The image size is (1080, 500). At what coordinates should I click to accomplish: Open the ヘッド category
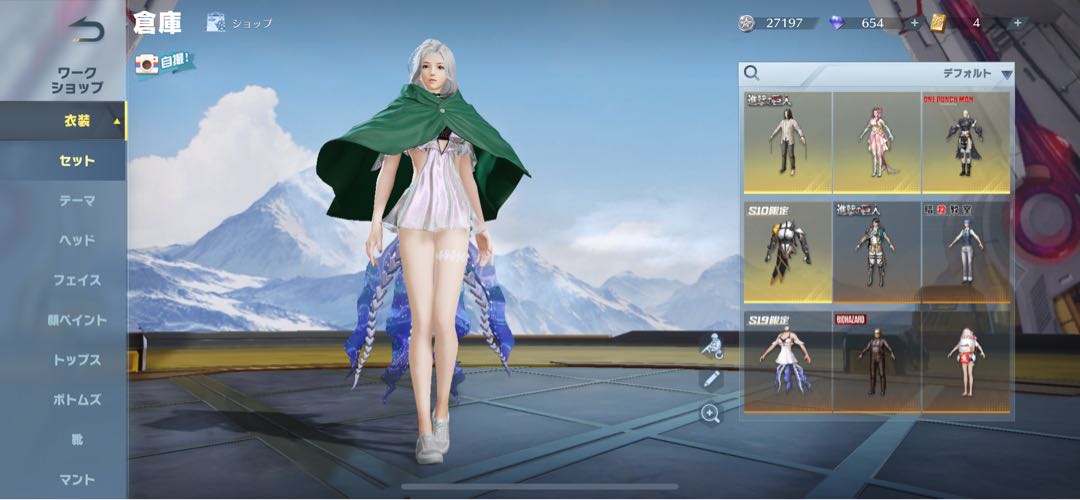pyautogui.click(x=76, y=240)
